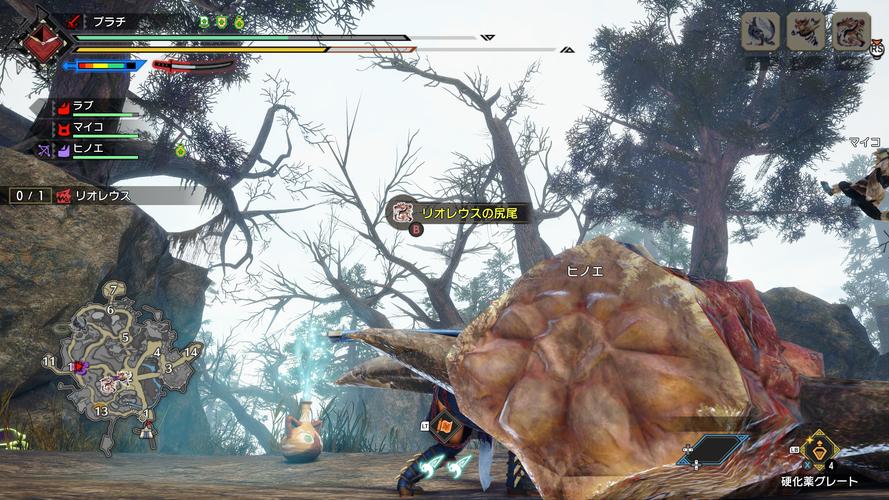Click the middle monster icon at top right
Screen dimensions: 889x500
(806, 32)
